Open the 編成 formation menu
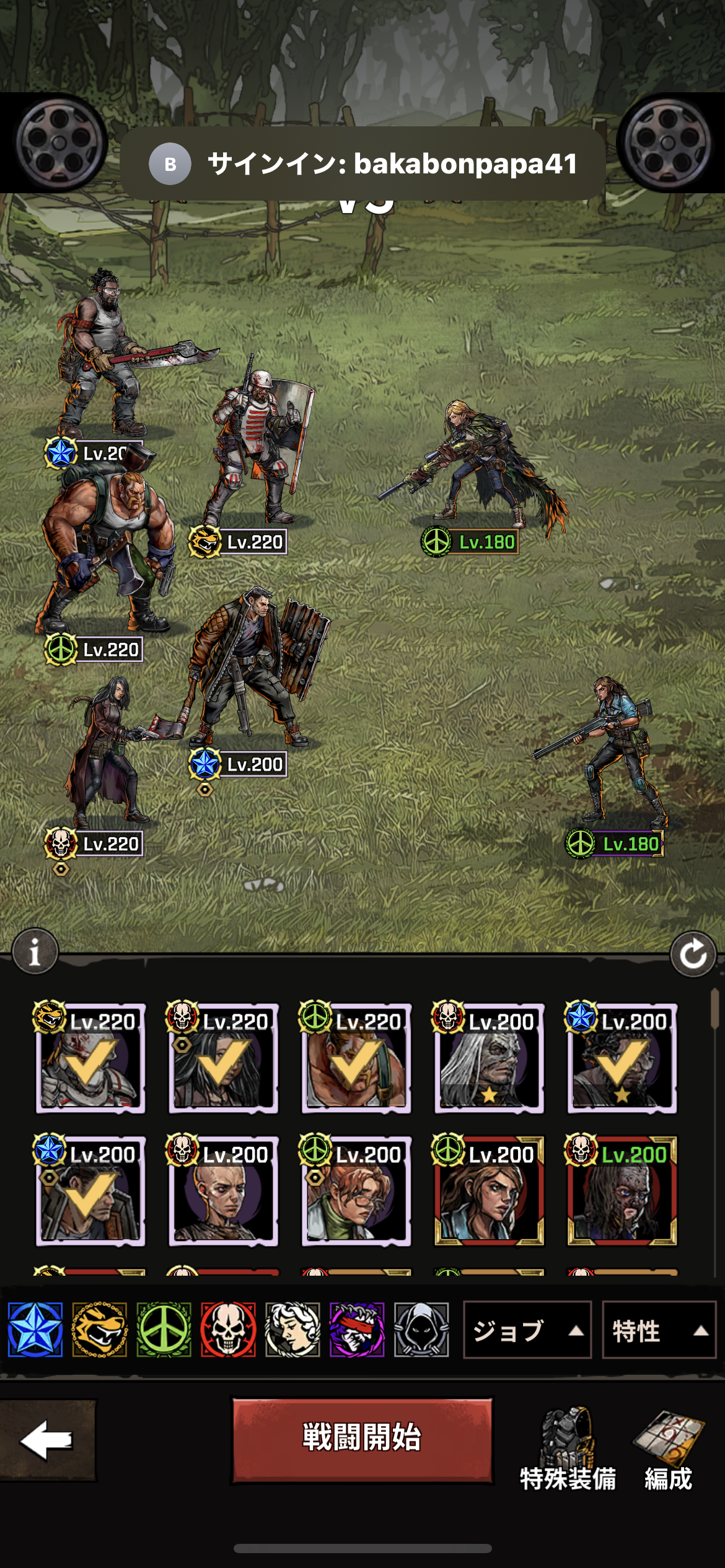The image size is (725, 1568). point(668,1449)
